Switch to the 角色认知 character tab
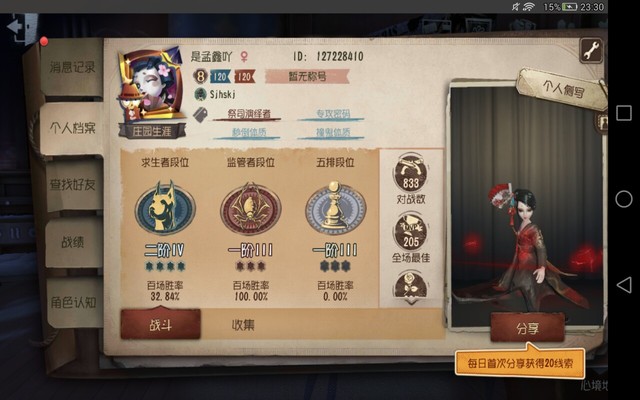 (73, 300)
